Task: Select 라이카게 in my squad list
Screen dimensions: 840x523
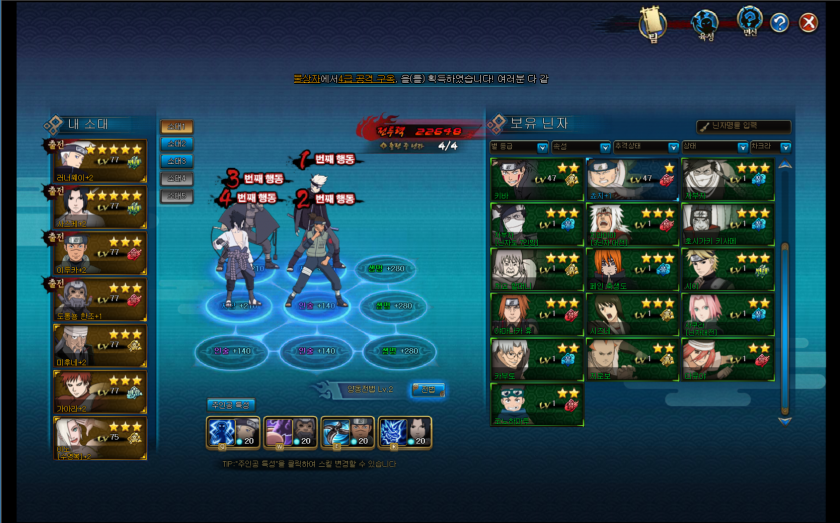Action: (x=100, y=160)
